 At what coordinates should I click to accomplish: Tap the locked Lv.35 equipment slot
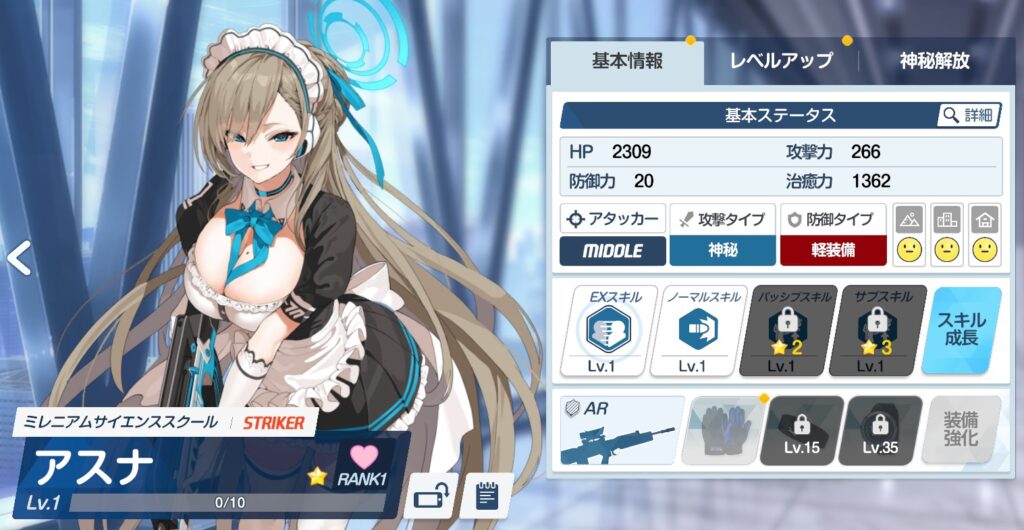[x=881, y=431]
